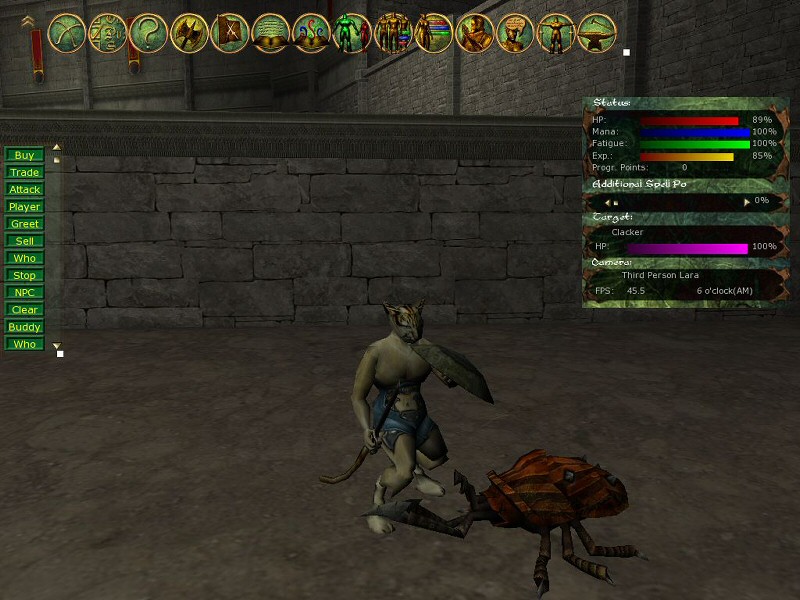Use the Greet shortcut button
Image resolution: width=800 pixels, height=600 pixels.
[x=24, y=224]
